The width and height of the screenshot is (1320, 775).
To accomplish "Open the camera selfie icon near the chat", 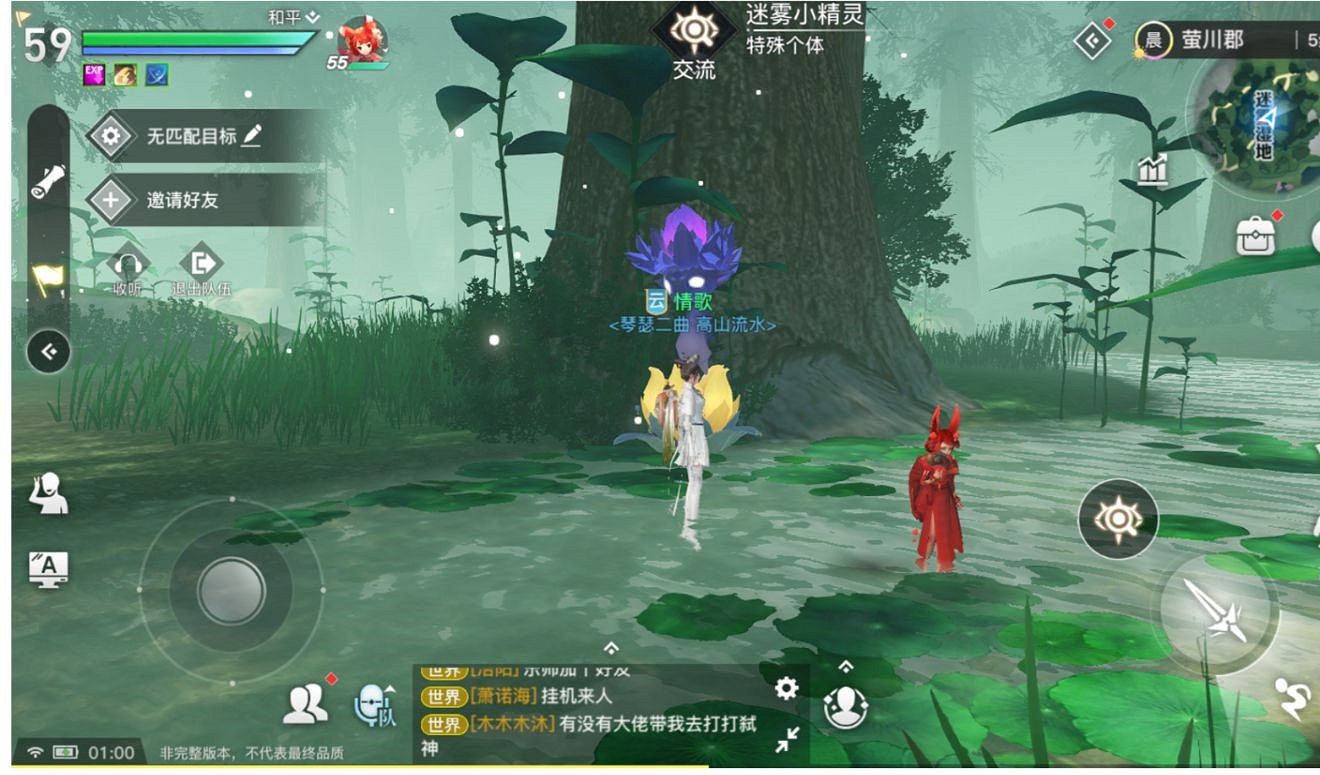I will 845,706.
